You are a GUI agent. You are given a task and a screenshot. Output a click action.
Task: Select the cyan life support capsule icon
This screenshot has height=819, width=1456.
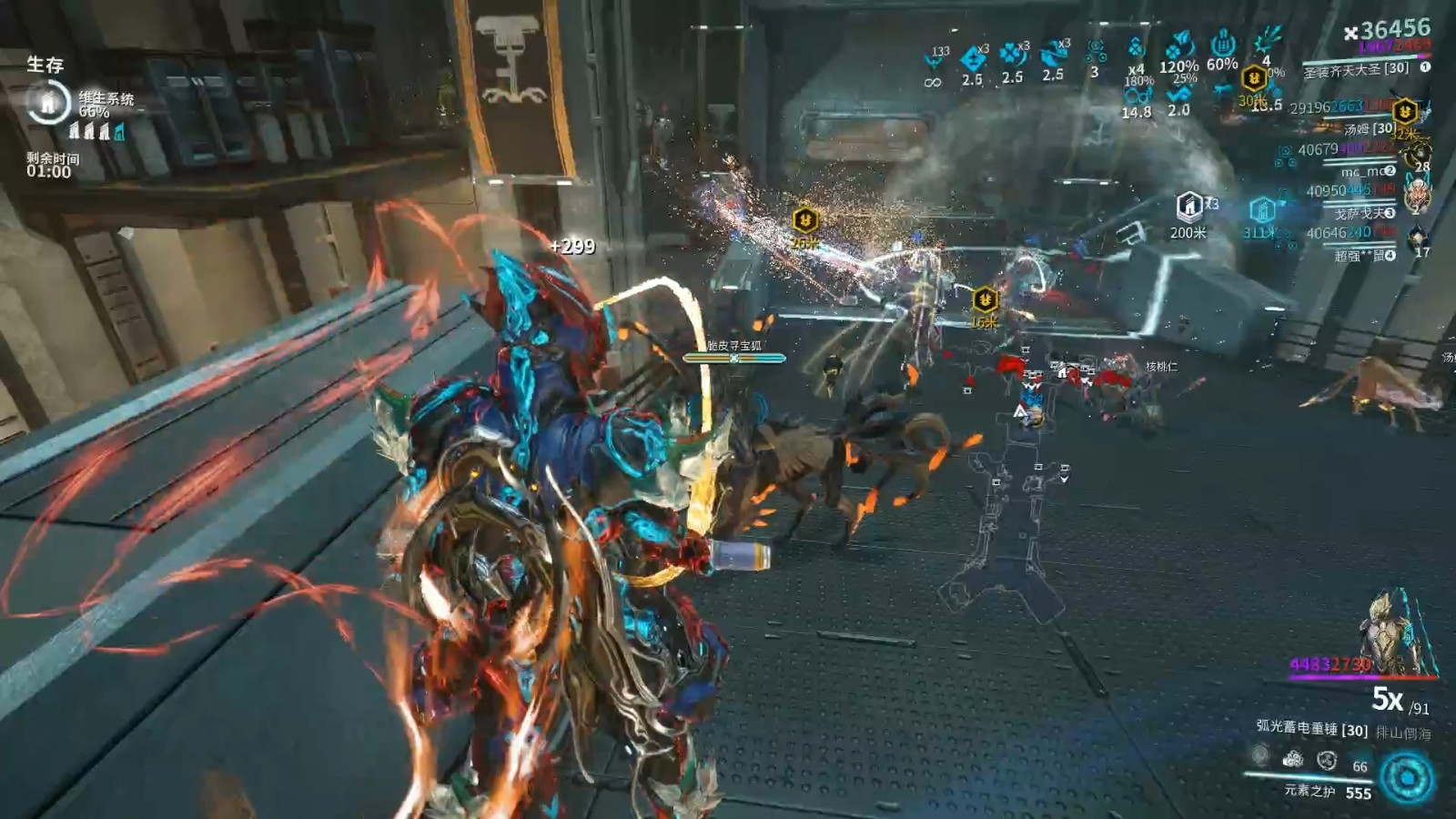(x=120, y=132)
